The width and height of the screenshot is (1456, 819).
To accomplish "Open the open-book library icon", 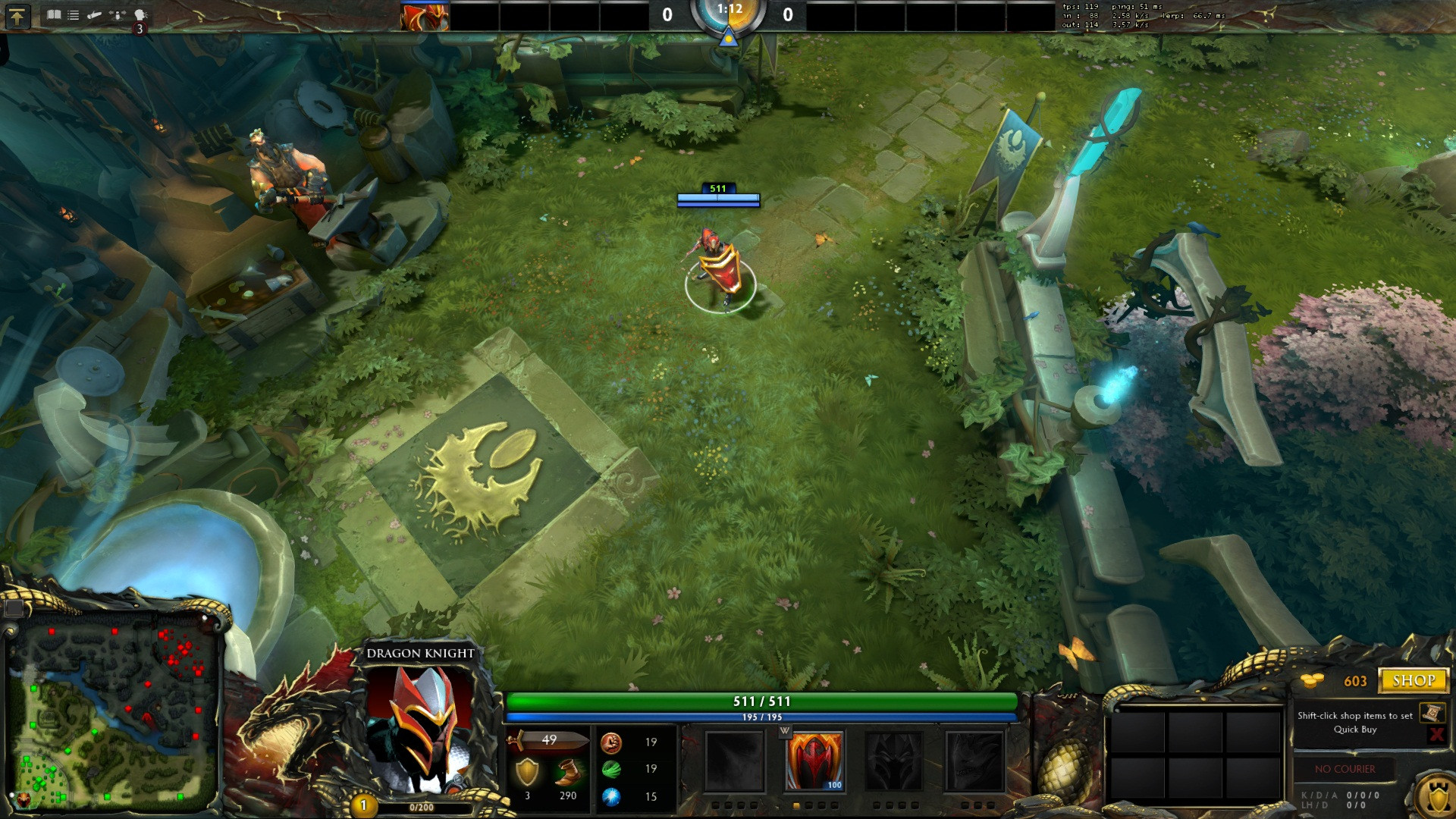I will pos(53,14).
